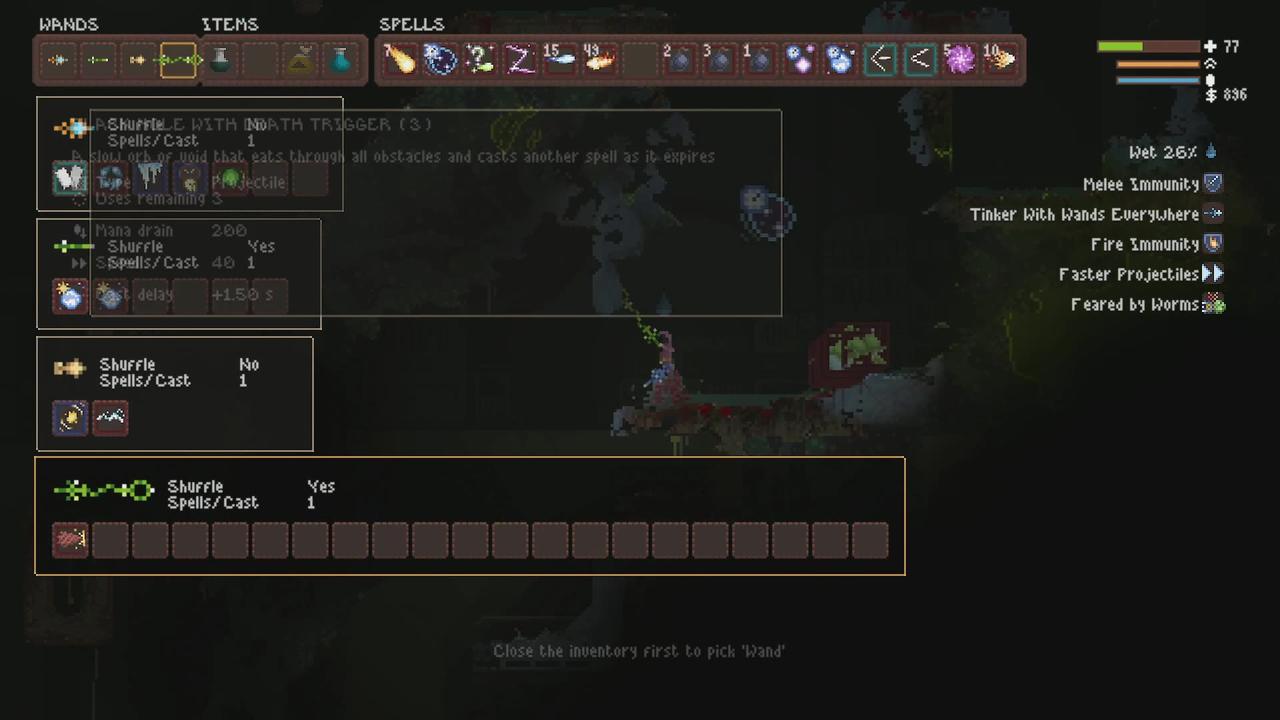Click an empty slot on the bottom wand

150,540
